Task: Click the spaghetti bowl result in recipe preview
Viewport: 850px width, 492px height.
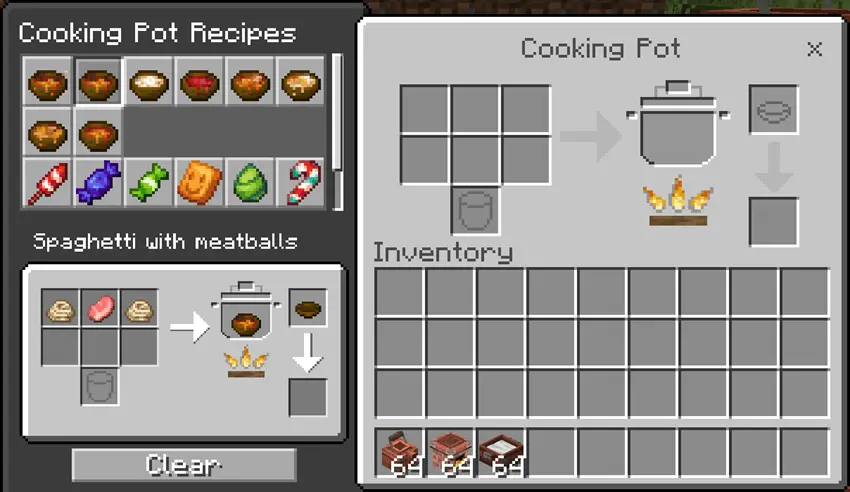Action: [x=308, y=309]
